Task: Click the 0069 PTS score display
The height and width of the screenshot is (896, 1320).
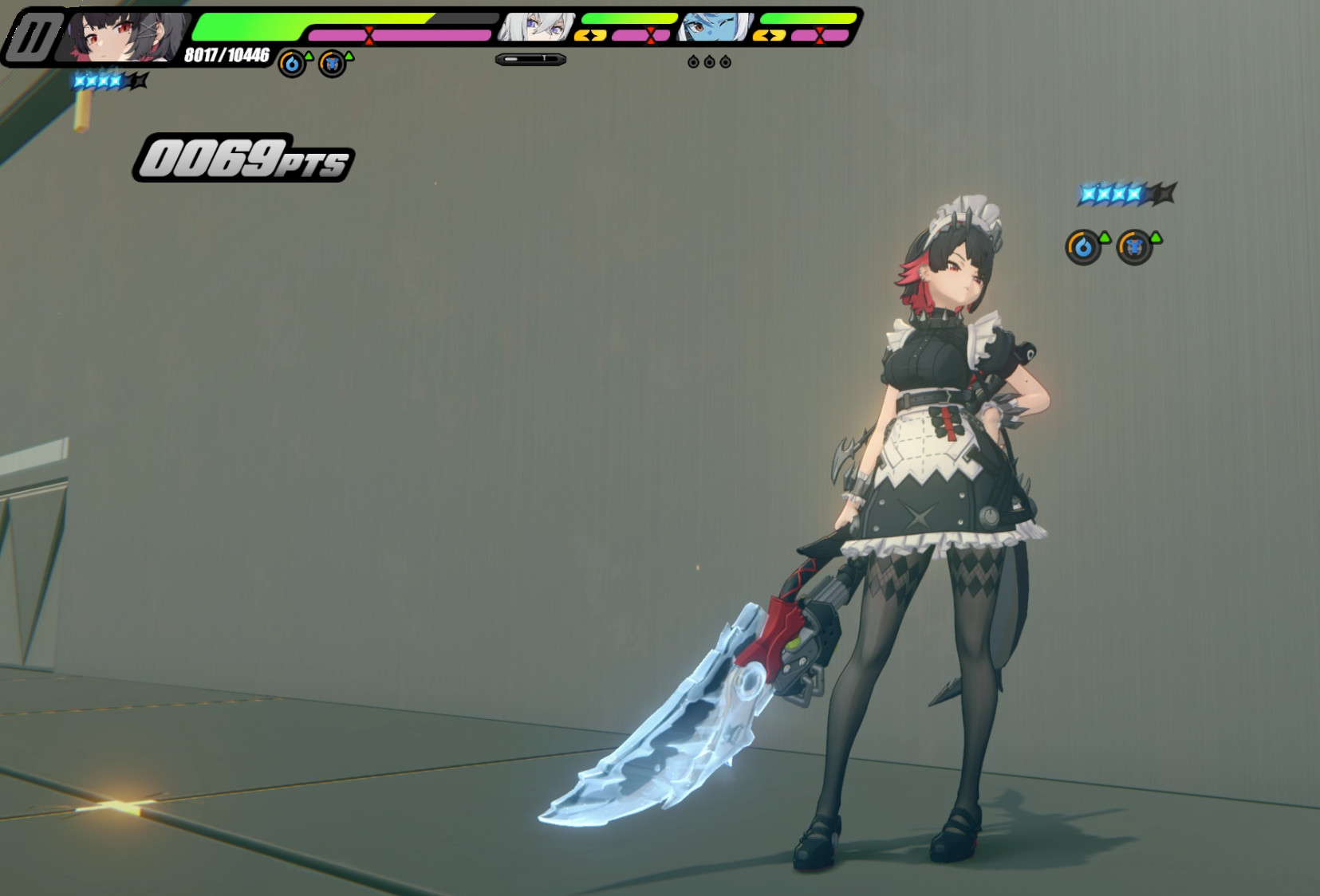Action: 243,157
